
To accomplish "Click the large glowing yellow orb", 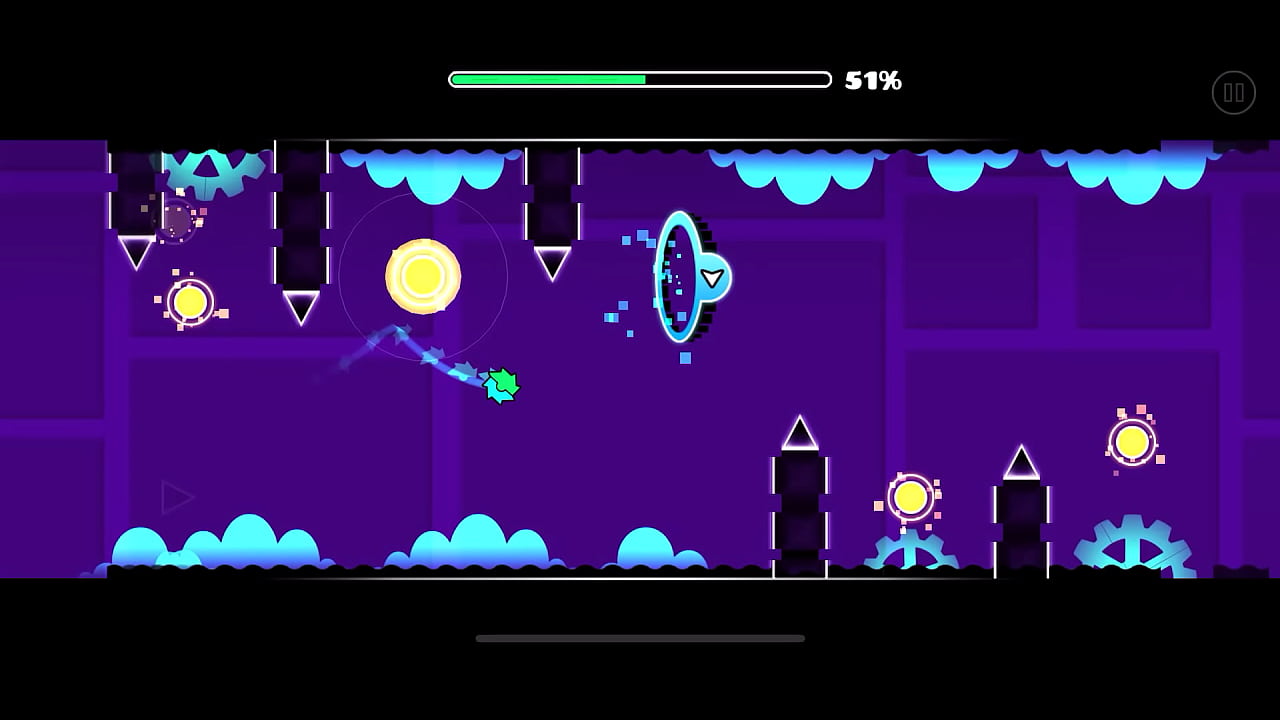I will tap(422, 277).
